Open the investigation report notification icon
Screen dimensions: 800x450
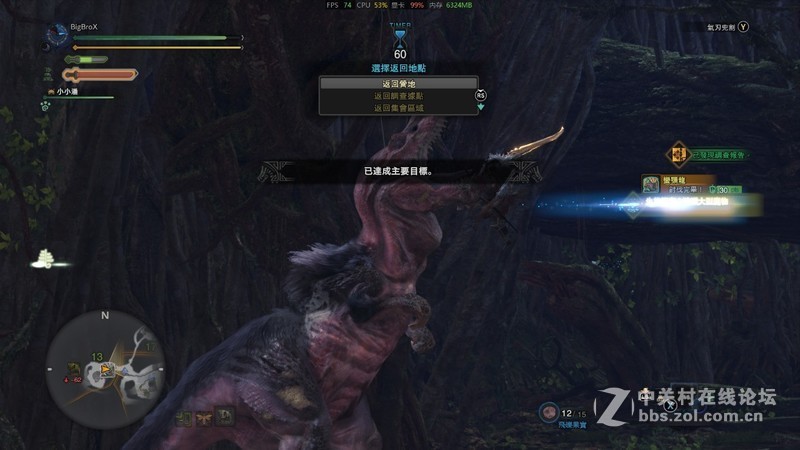tap(681, 154)
